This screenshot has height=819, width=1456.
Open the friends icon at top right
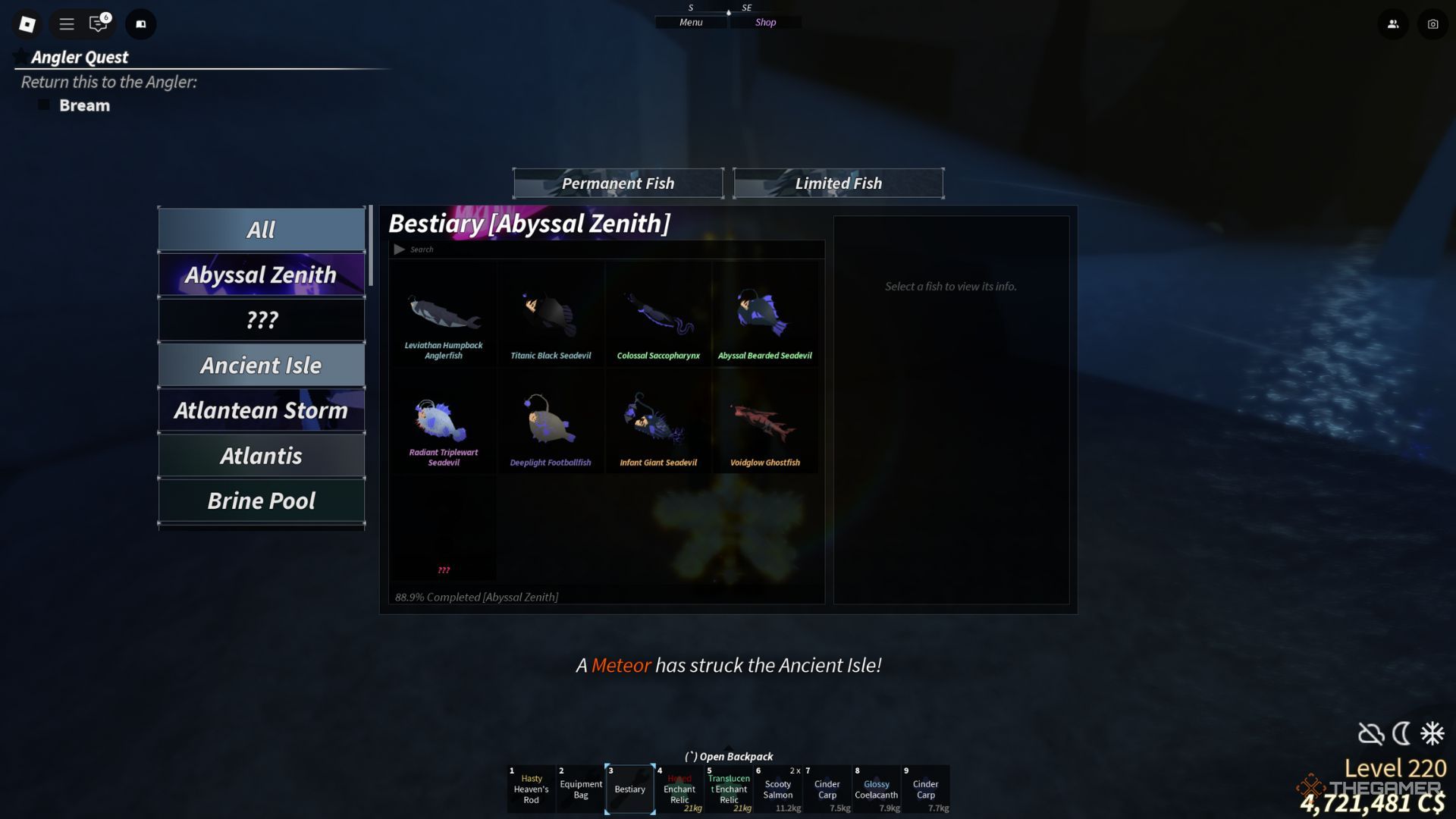[x=1394, y=24]
